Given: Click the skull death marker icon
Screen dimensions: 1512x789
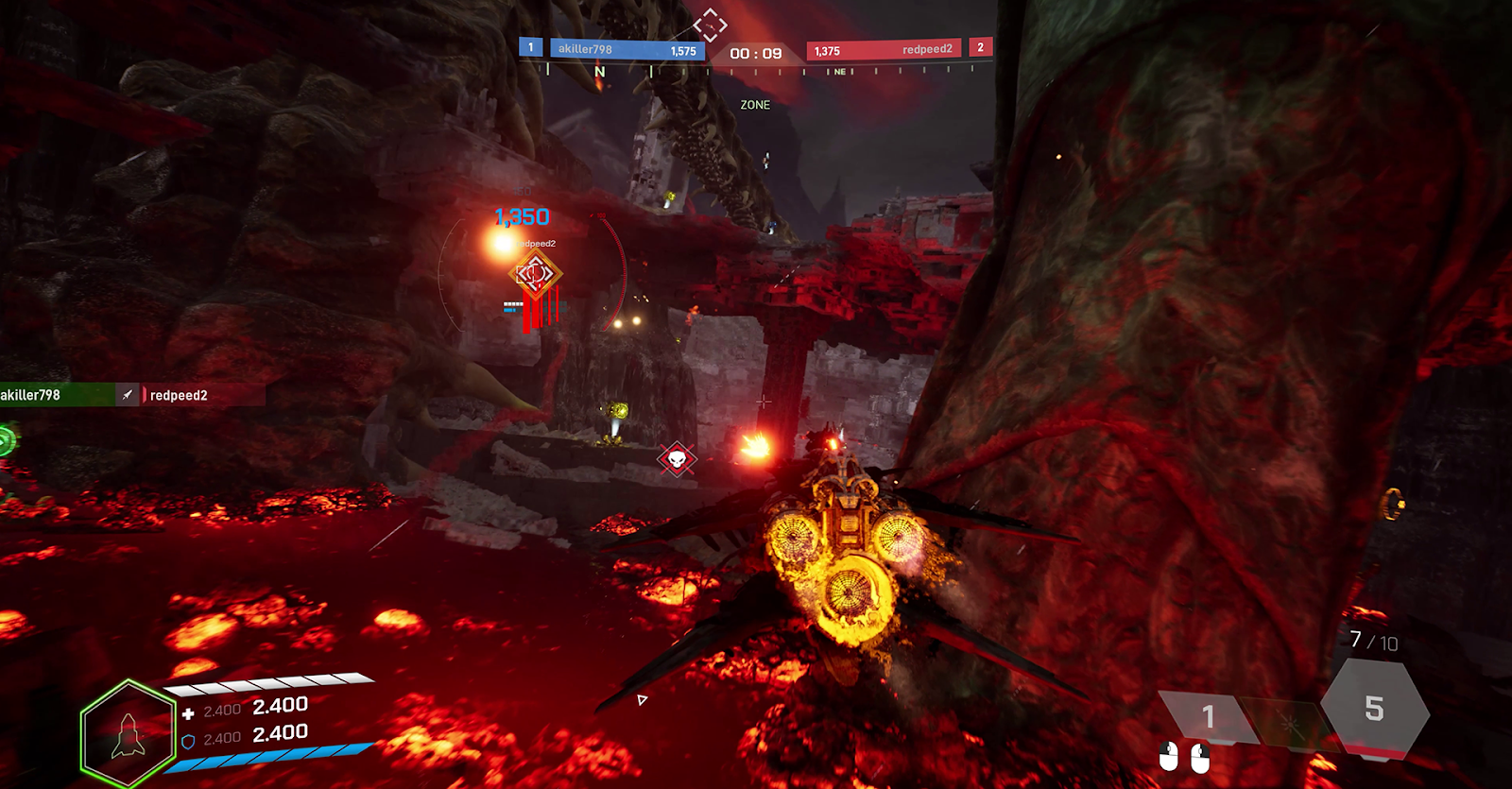Looking at the screenshot, I should pos(677,459).
